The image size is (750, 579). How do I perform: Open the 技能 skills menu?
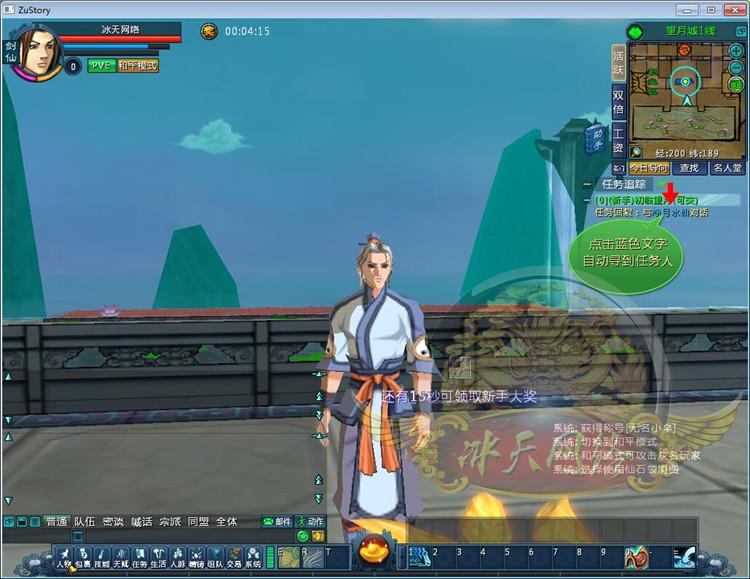[102, 556]
